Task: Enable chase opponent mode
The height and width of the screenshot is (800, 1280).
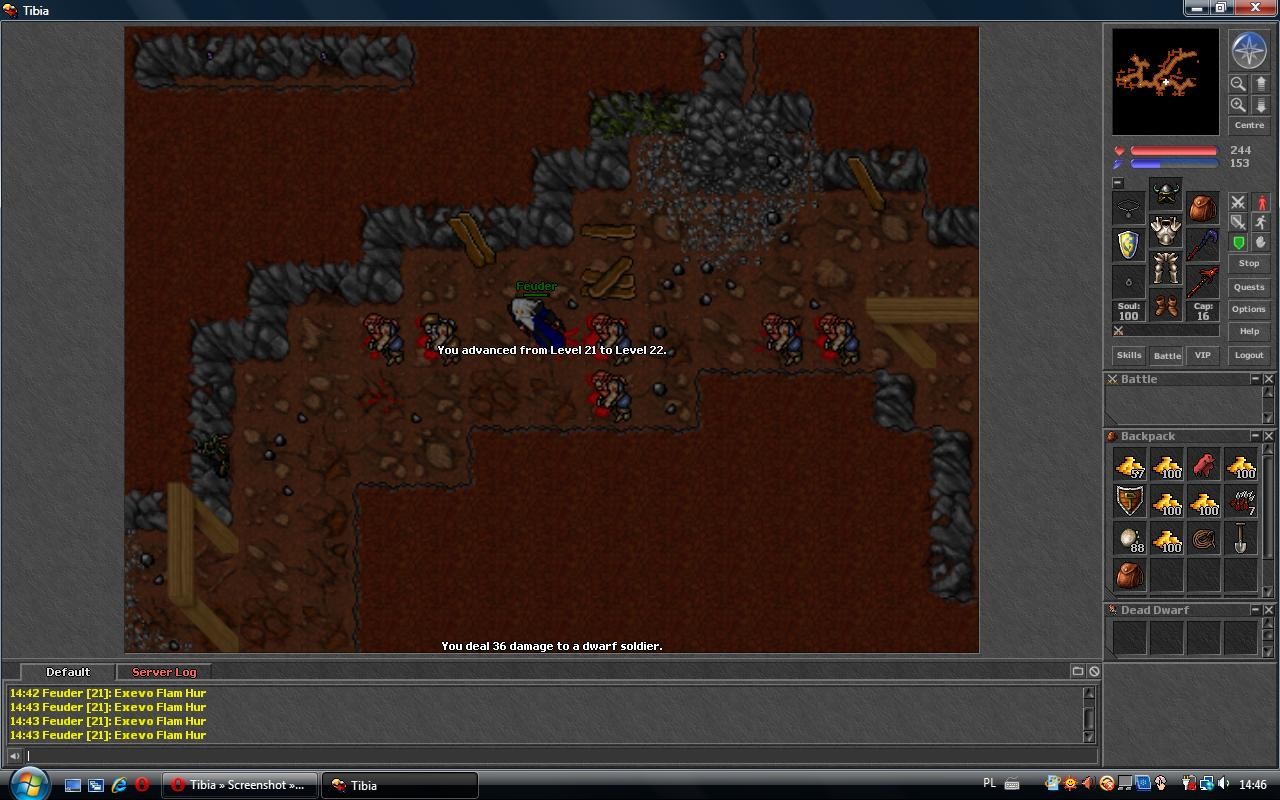Action: tap(1262, 220)
